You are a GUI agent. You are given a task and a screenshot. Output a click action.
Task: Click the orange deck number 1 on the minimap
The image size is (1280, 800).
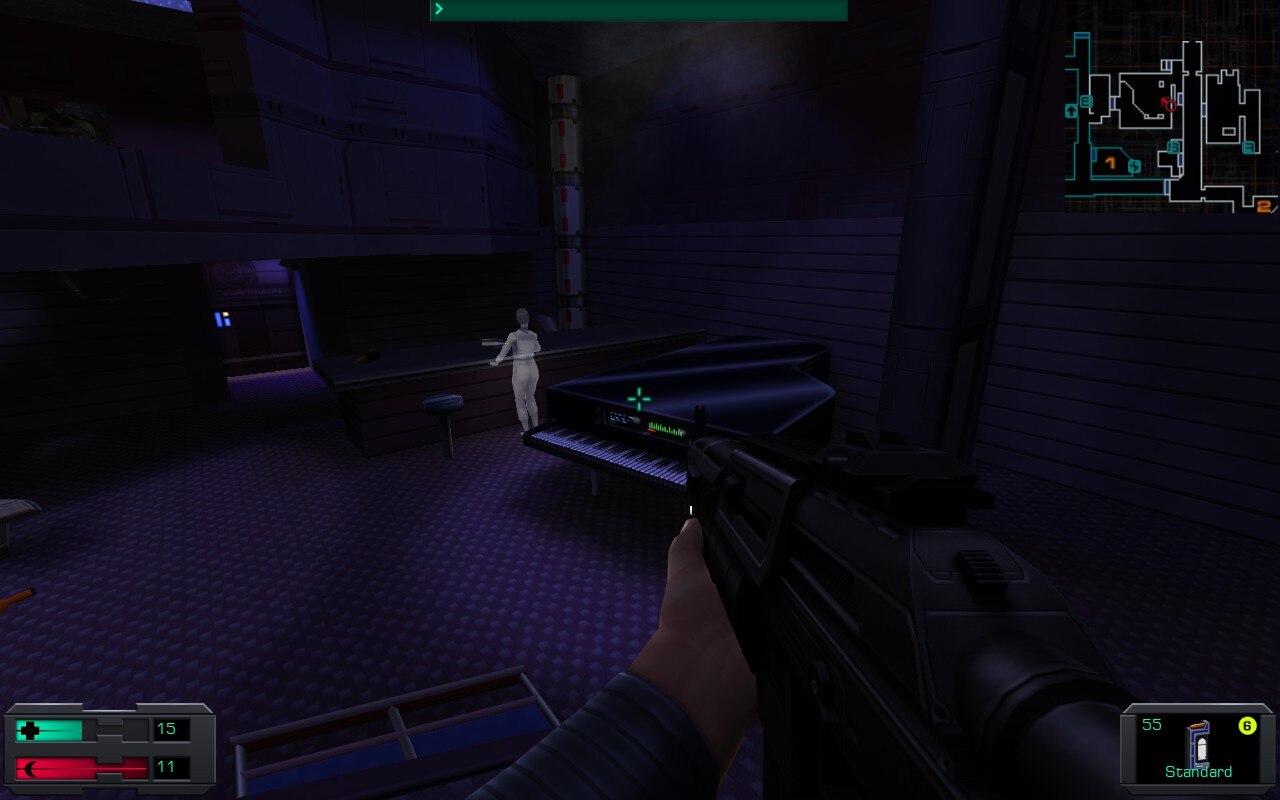click(x=1110, y=162)
